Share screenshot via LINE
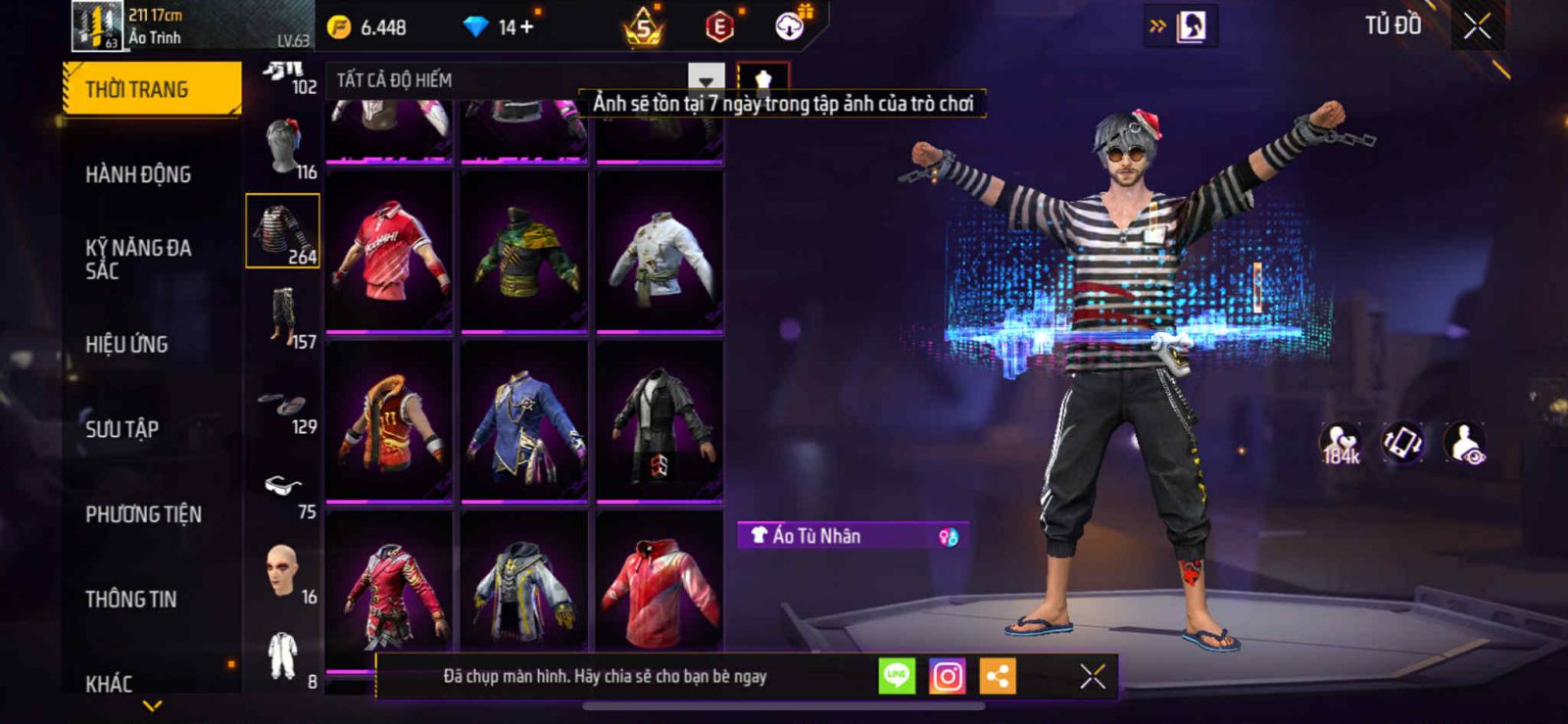The image size is (1568, 724). coord(896,676)
